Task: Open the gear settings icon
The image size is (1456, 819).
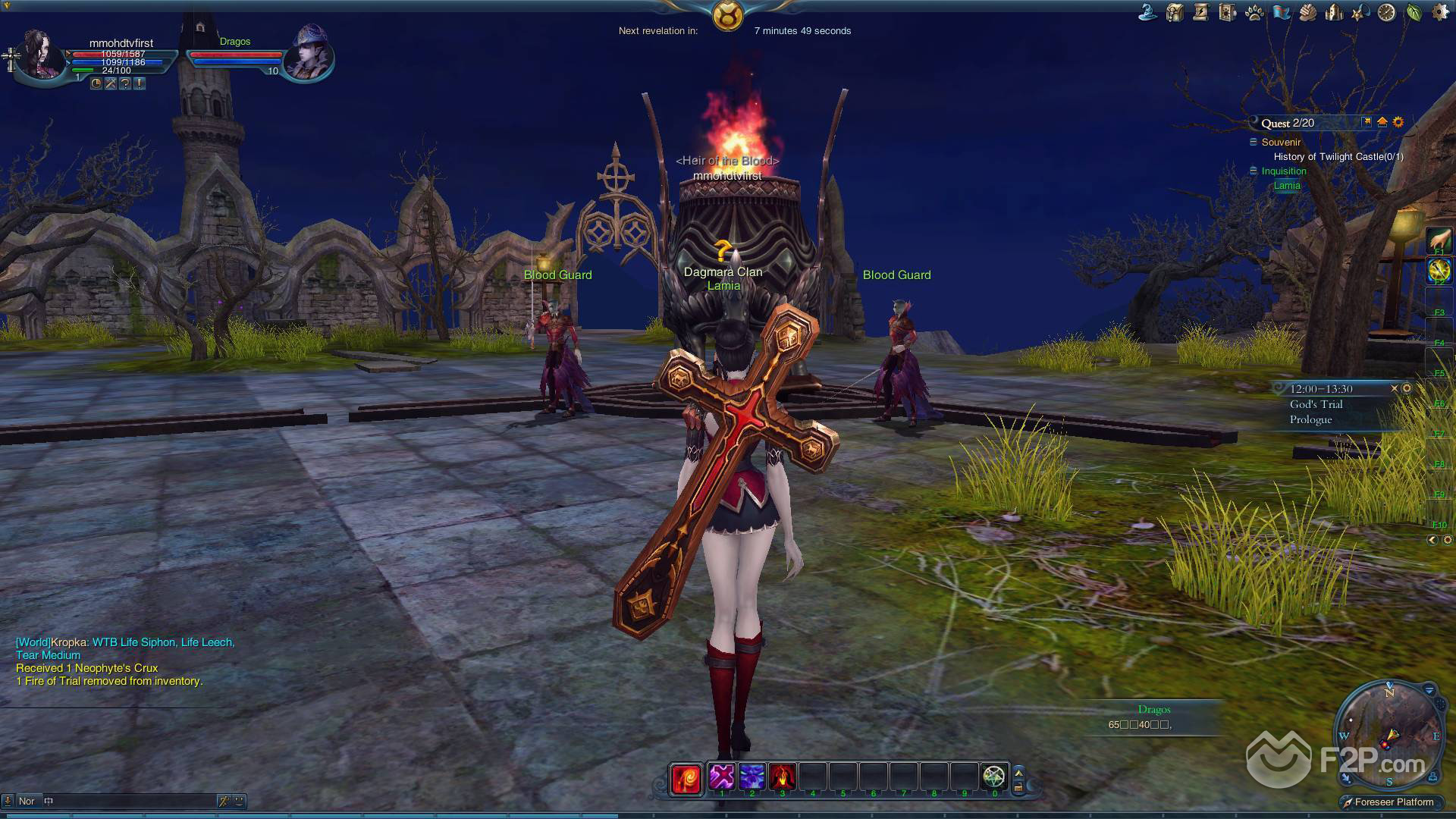Action: 1439,12
